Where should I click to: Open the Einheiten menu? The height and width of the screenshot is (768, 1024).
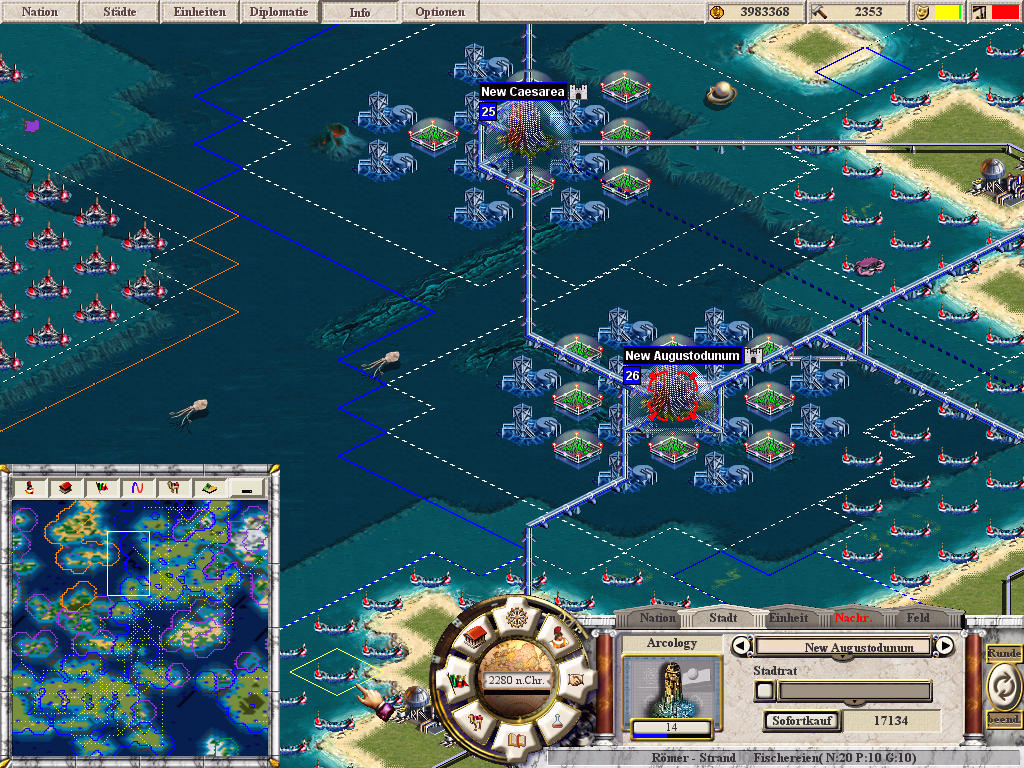click(200, 12)
